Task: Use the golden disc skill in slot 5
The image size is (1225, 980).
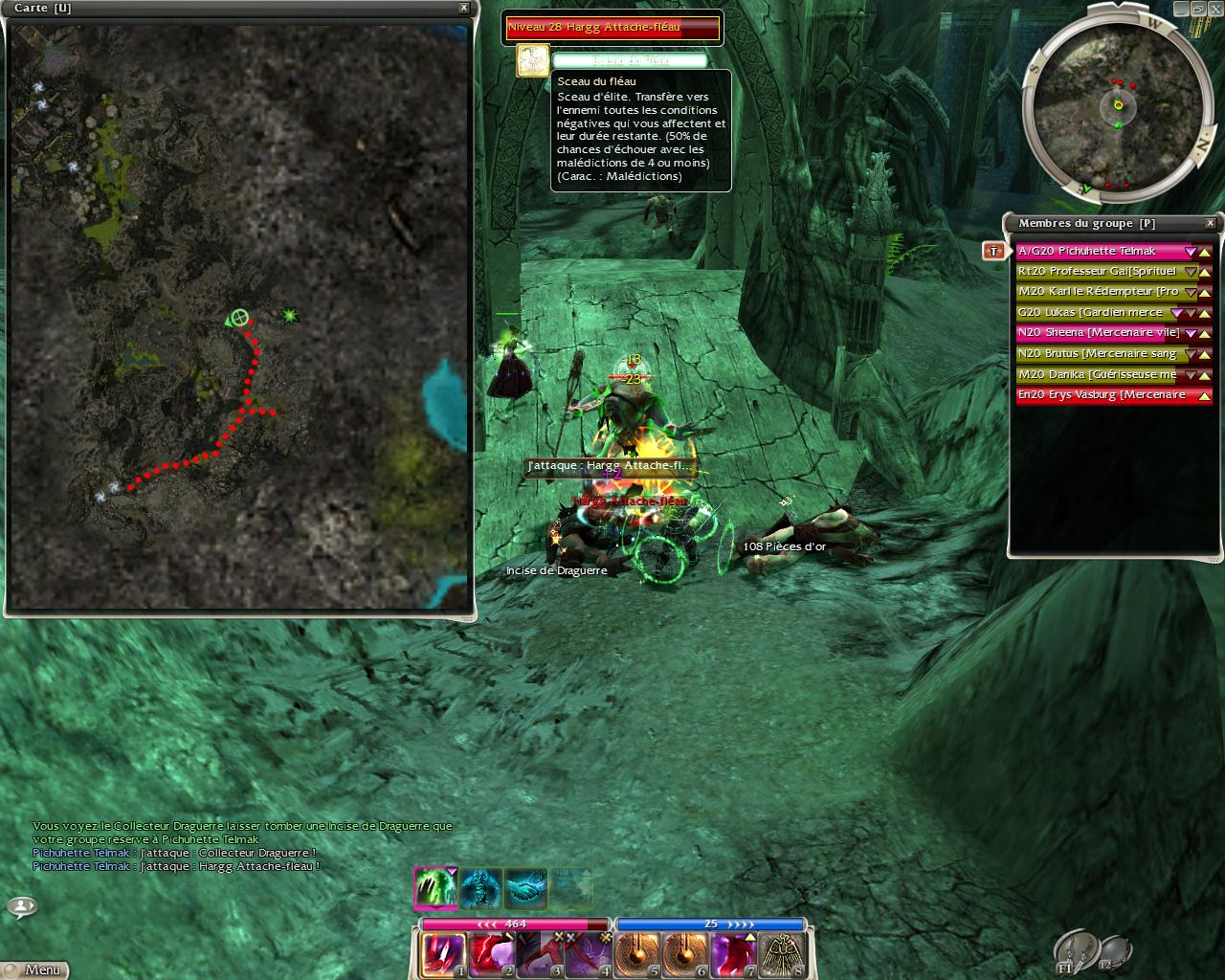Action: point(637,954)
